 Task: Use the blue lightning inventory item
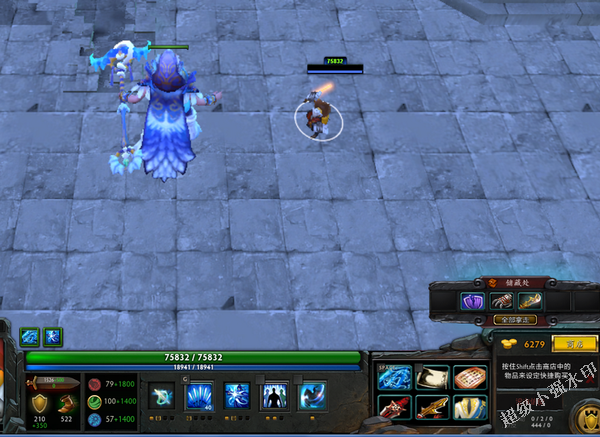(x=394, y=378)
